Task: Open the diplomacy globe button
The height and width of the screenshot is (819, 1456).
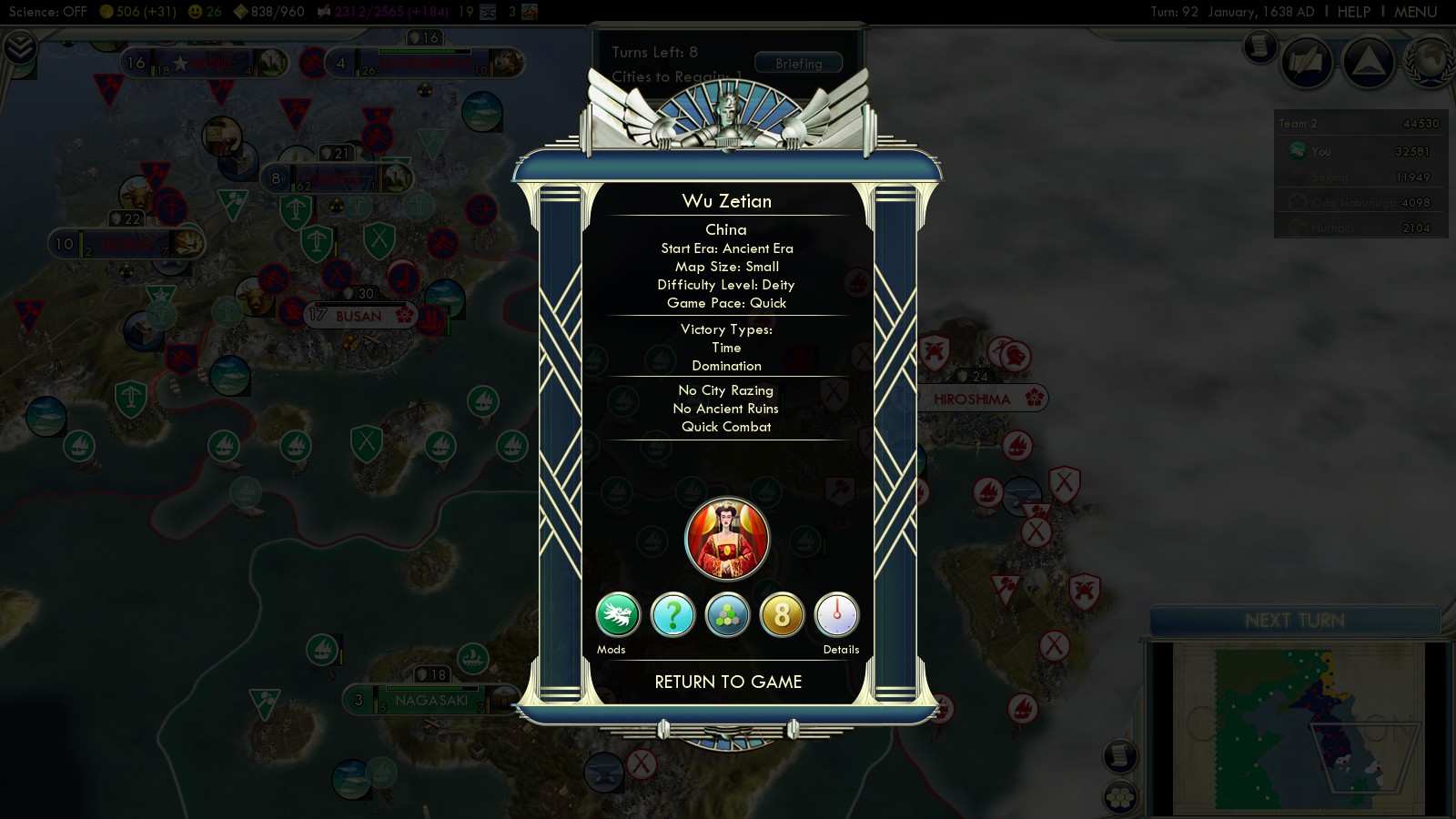Action: (1430, 62)
